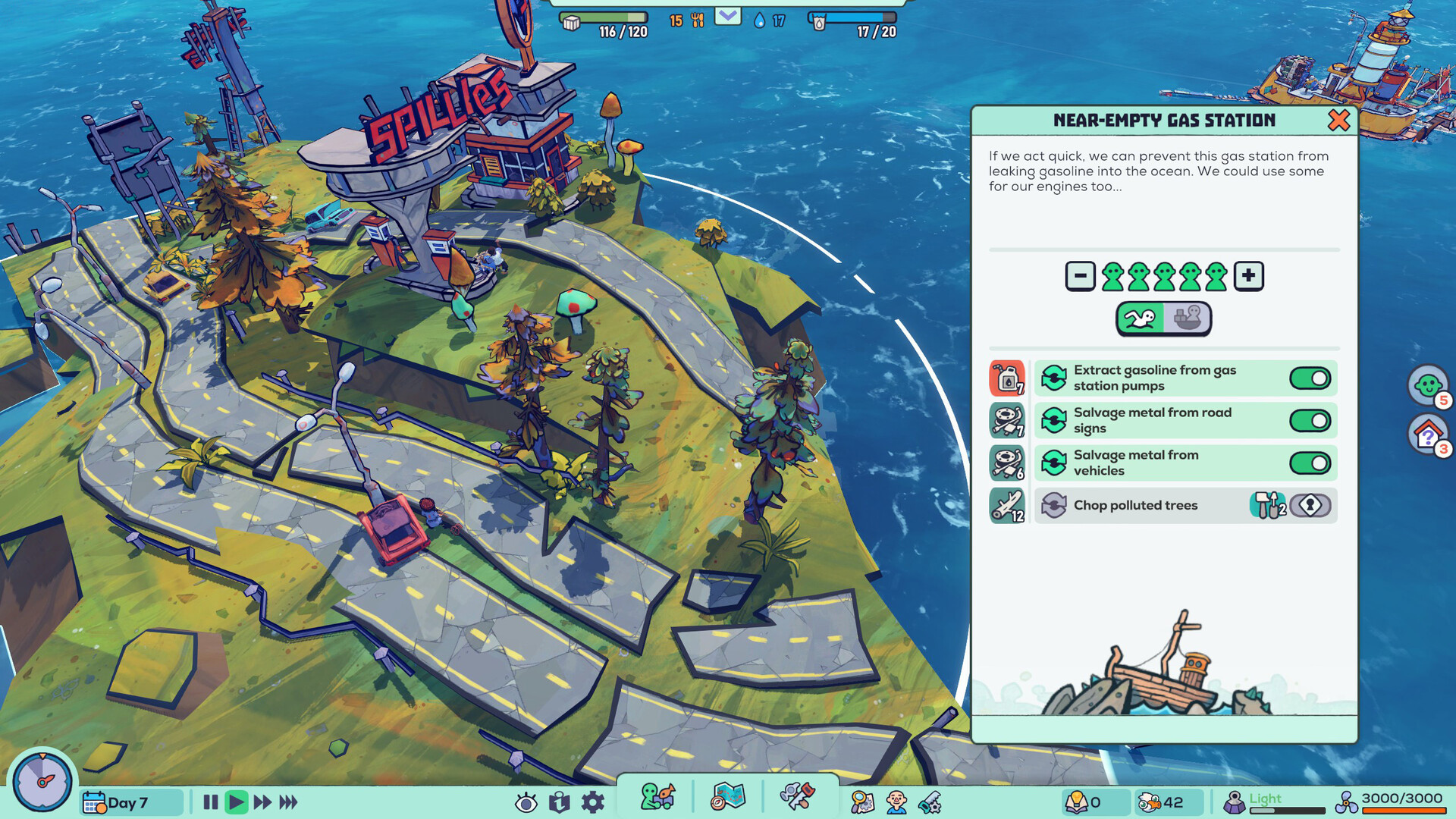Select the villager and resources panel icon

pyautogui.click(x=654, y=797)
